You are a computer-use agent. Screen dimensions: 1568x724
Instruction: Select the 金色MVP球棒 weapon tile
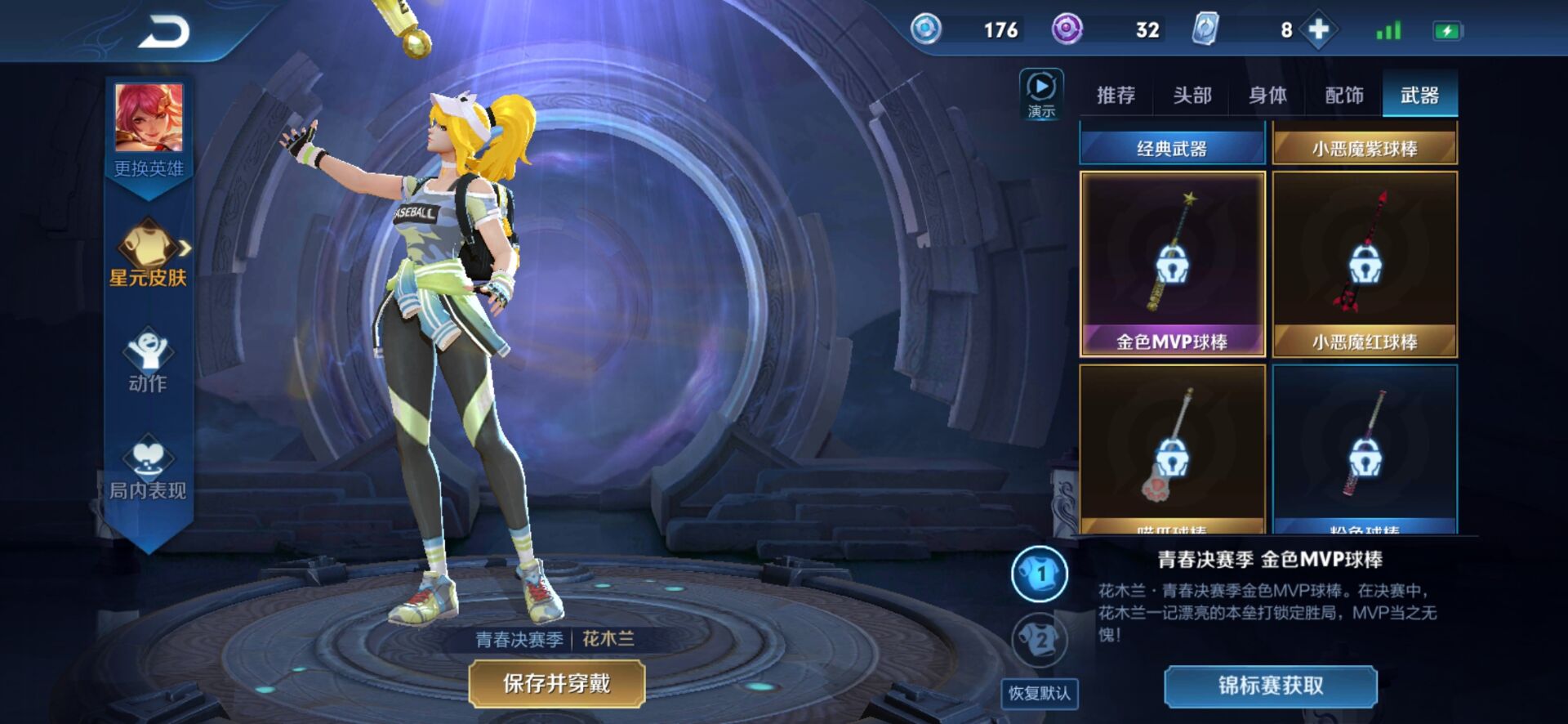pos(1172,263)
